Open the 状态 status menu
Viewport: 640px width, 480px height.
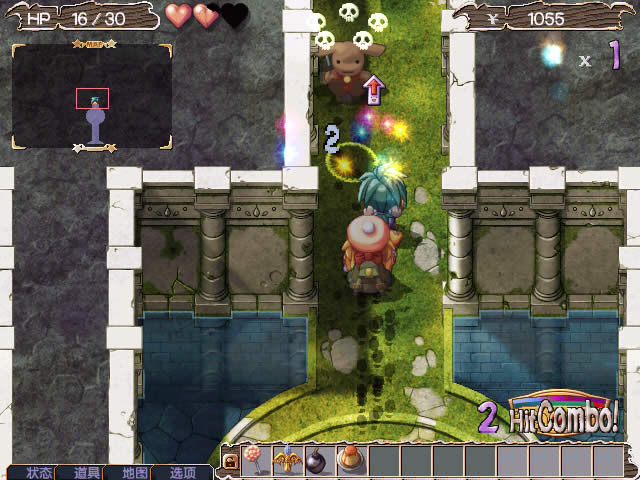[39, 472]
